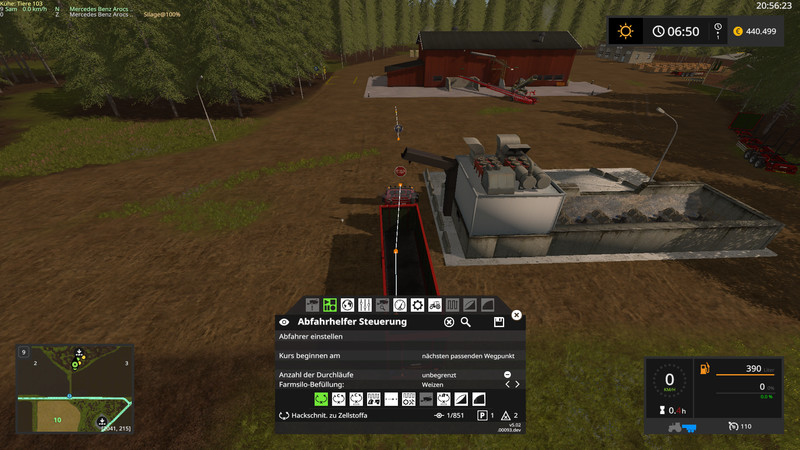800x450 pixels.
Task: Open the gear settings page tab
Action: [x=416, y=304]
